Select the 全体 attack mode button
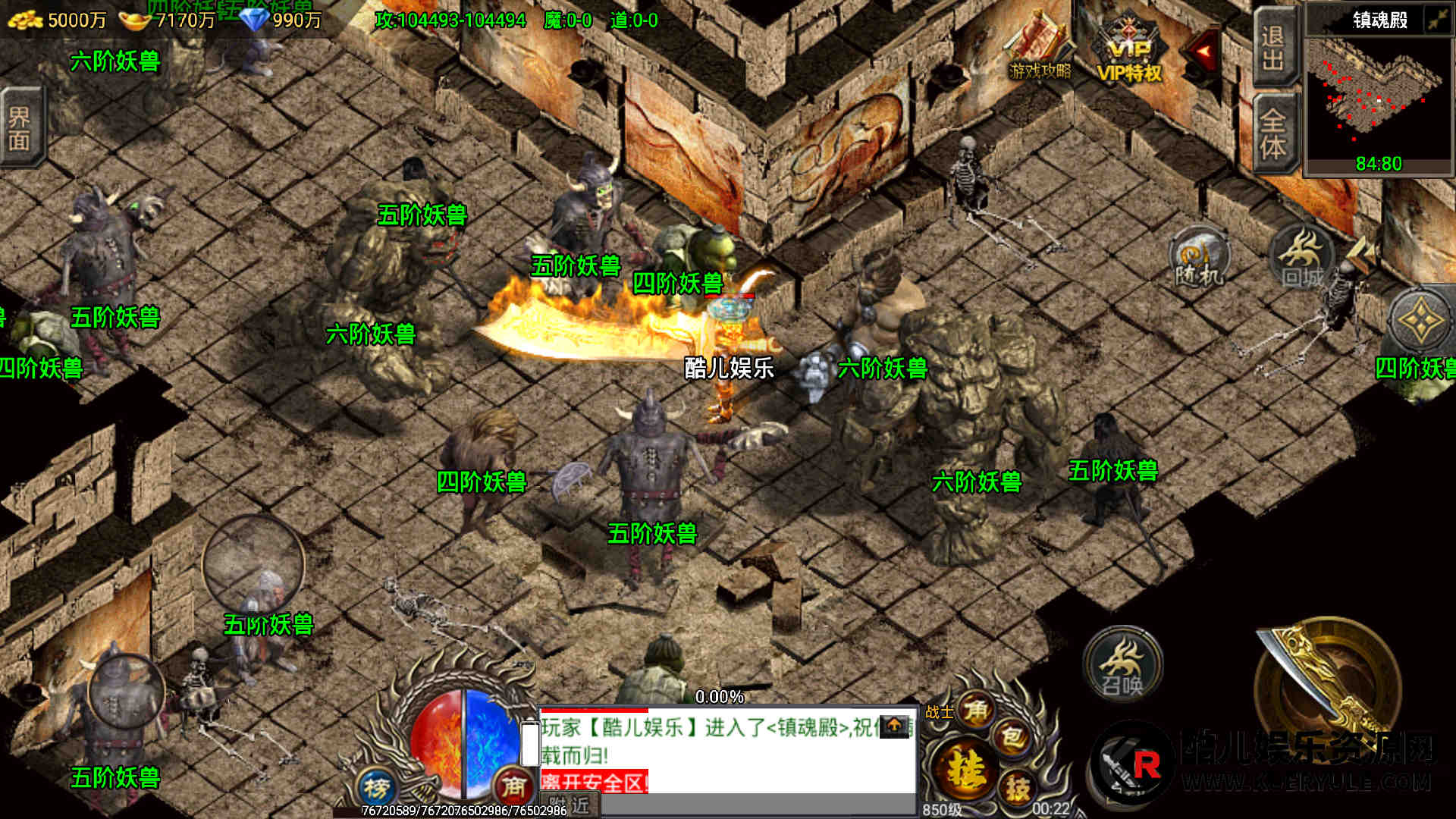The image size is (1456, 819). tap(1273, 133)
